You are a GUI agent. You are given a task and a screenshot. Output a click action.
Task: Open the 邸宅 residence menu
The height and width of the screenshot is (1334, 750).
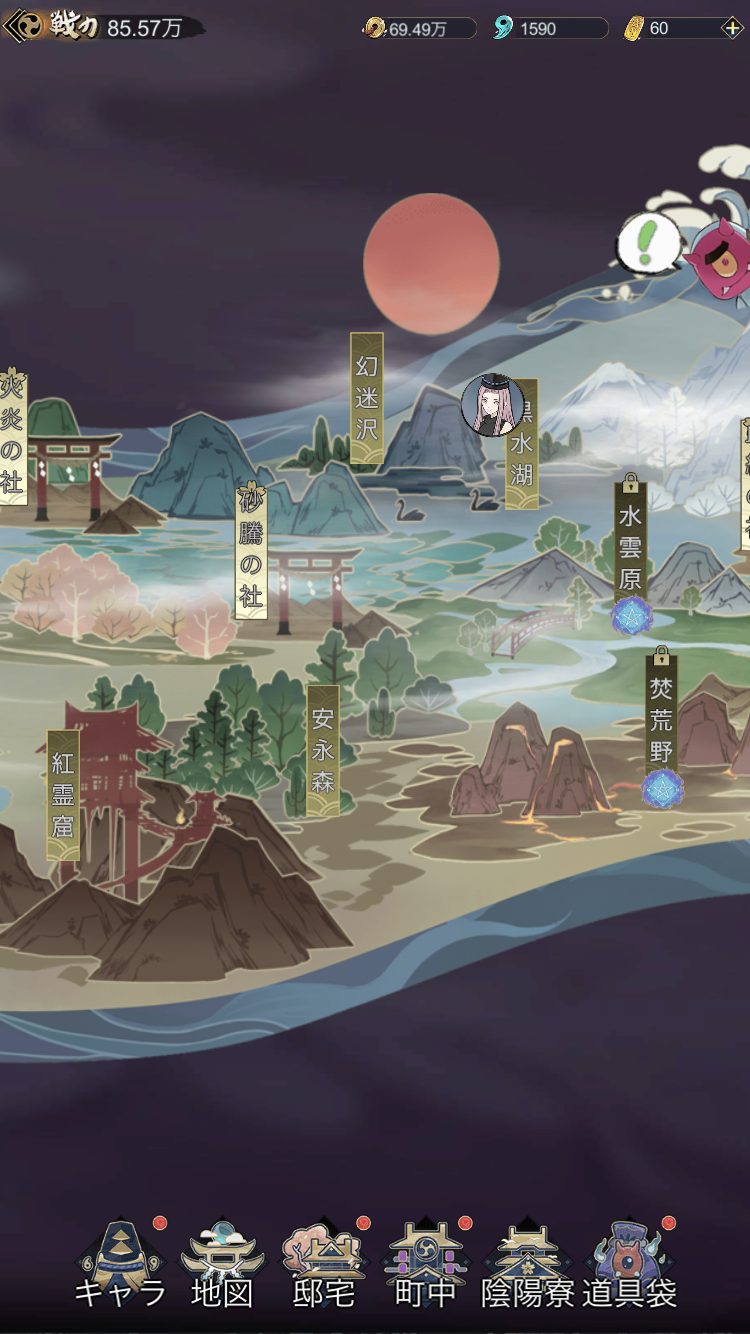324,1265
